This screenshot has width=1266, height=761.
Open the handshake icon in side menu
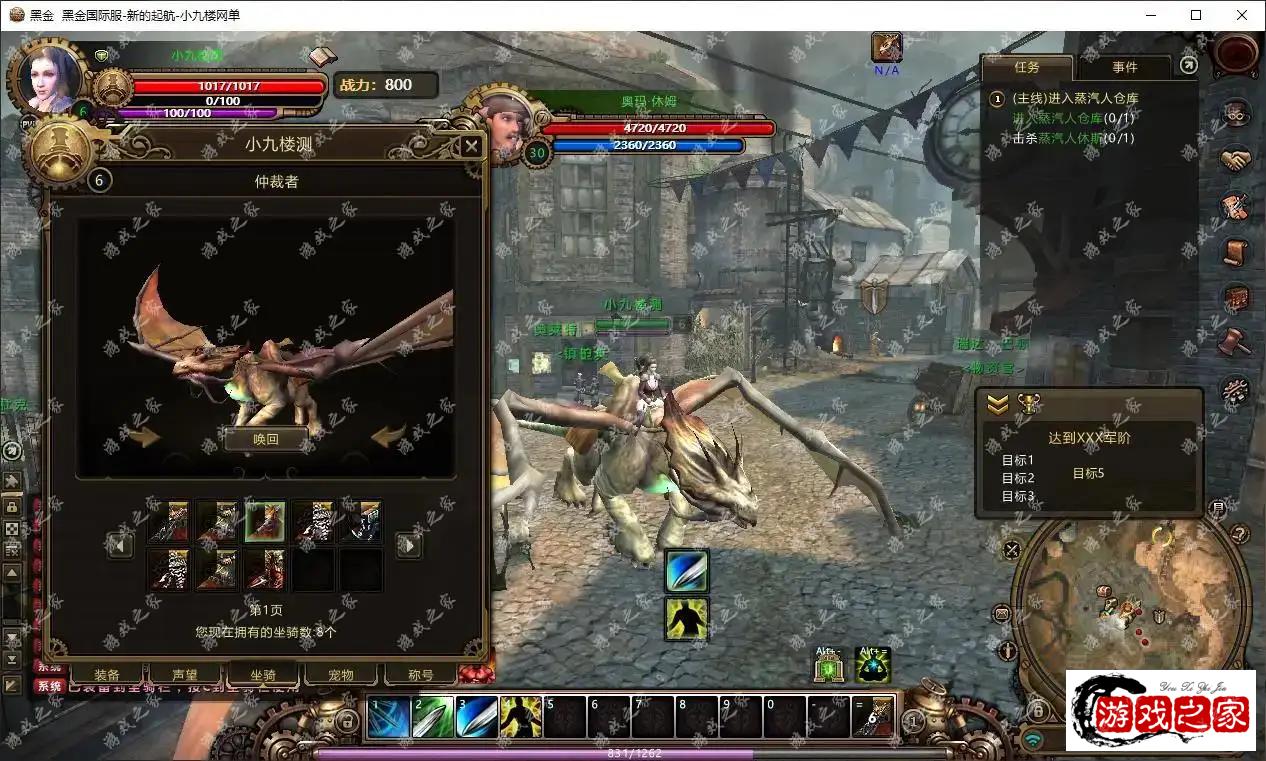coord(1236,159)
